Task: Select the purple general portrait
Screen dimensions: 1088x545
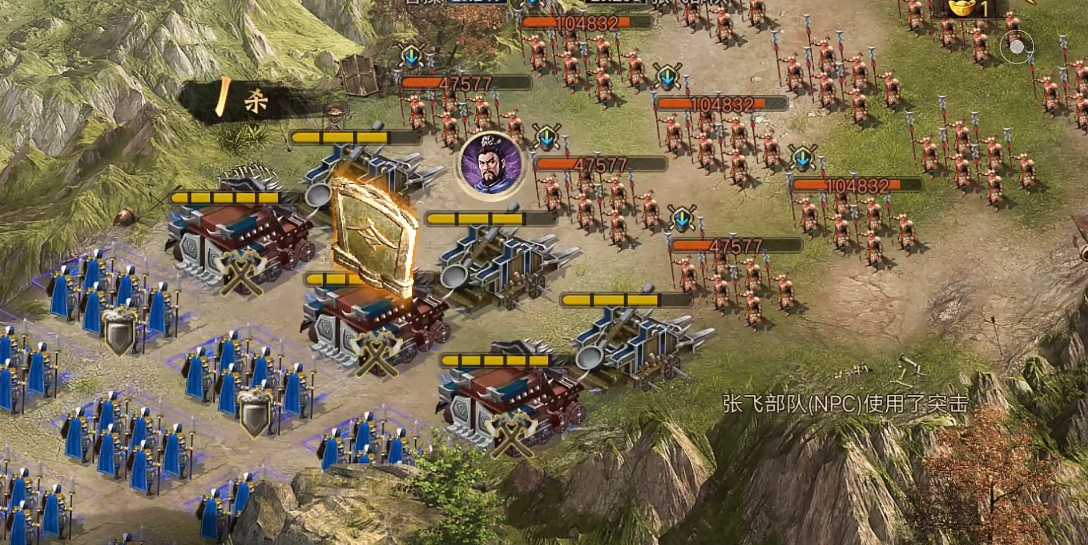Action: 489,166
